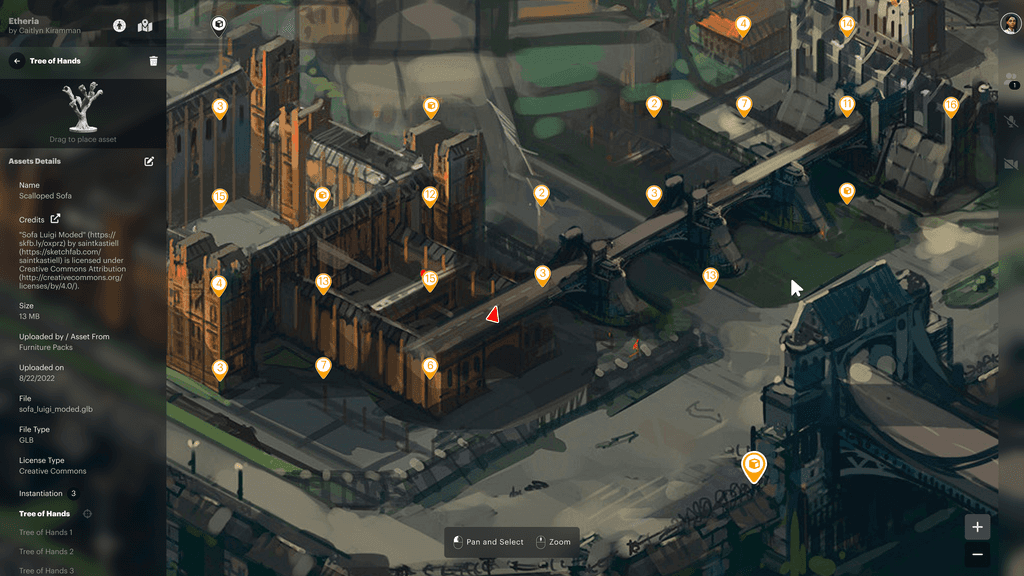The height and width of the screenshot is (576, 1024).
Task: Go back from Tree of Hands panel
Action: coord(17,61)
